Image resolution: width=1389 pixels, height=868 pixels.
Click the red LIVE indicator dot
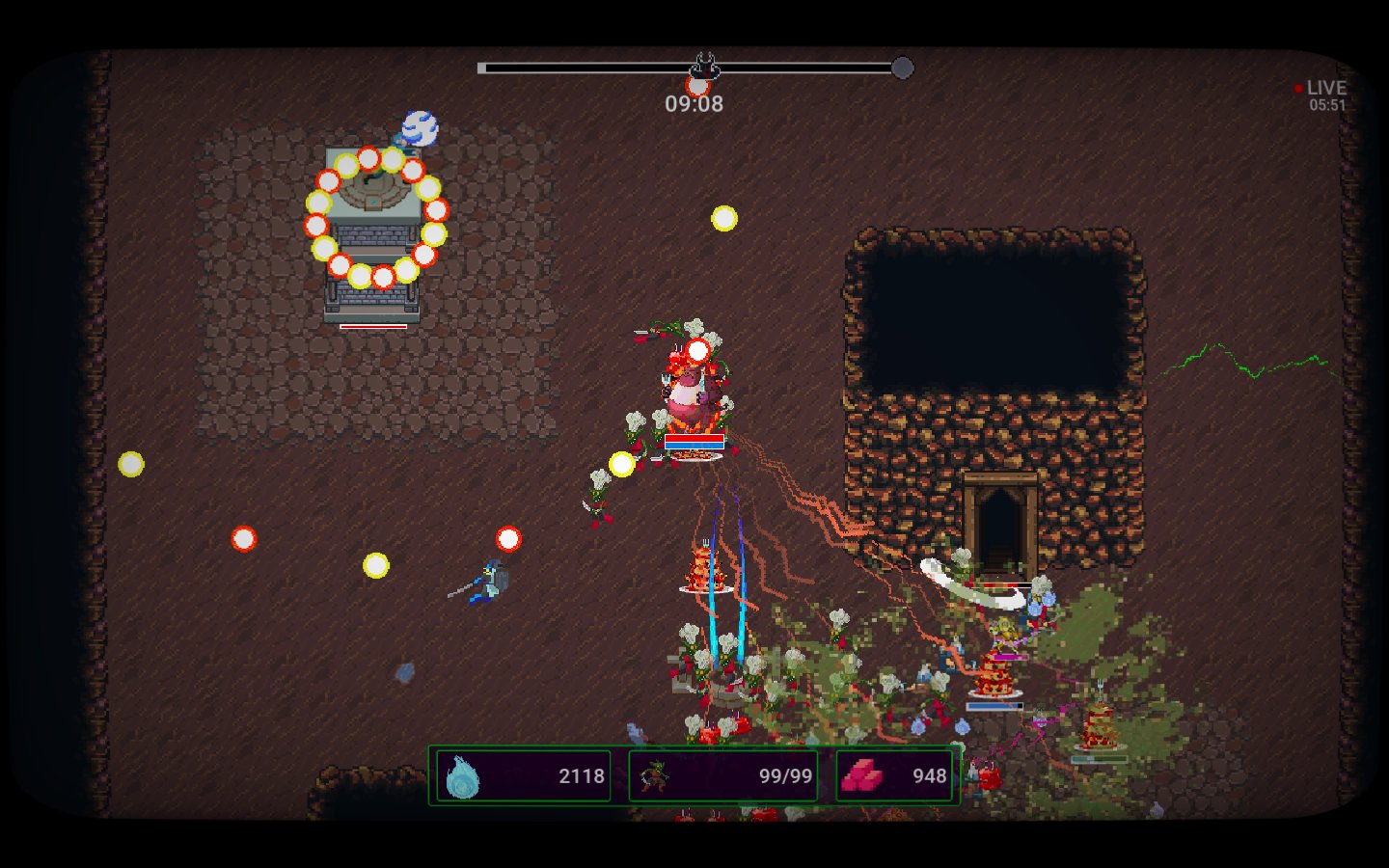pos(1297,88)
